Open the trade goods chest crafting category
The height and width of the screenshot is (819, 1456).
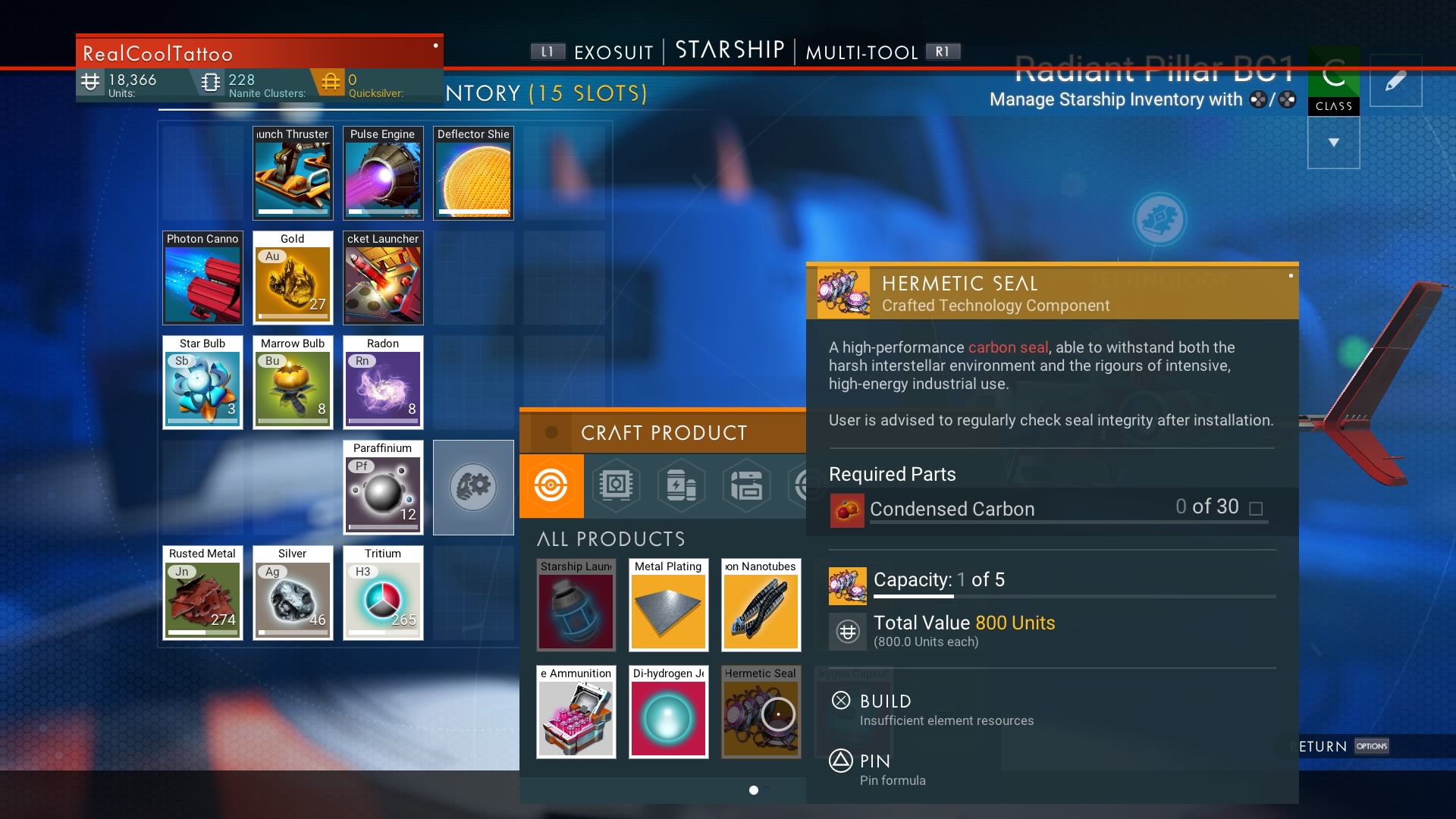point(747,486)
